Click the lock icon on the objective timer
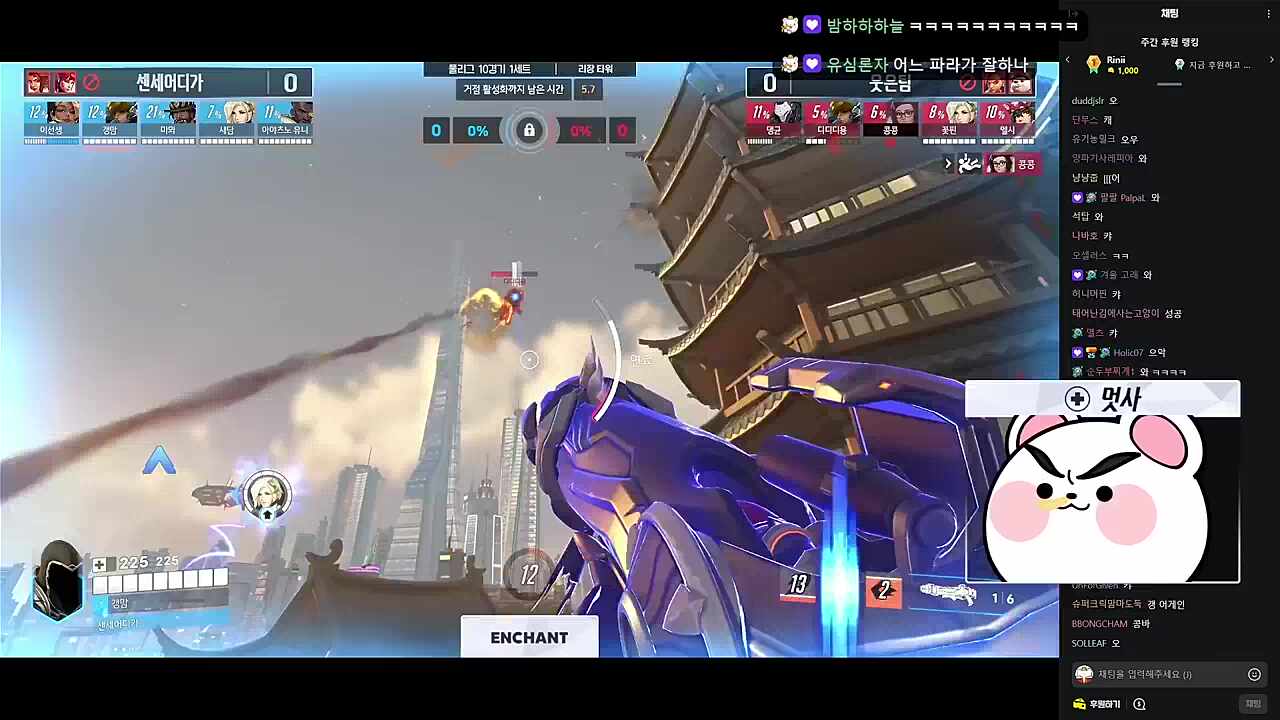This screenshot has width=1280, height=720. 529,130
